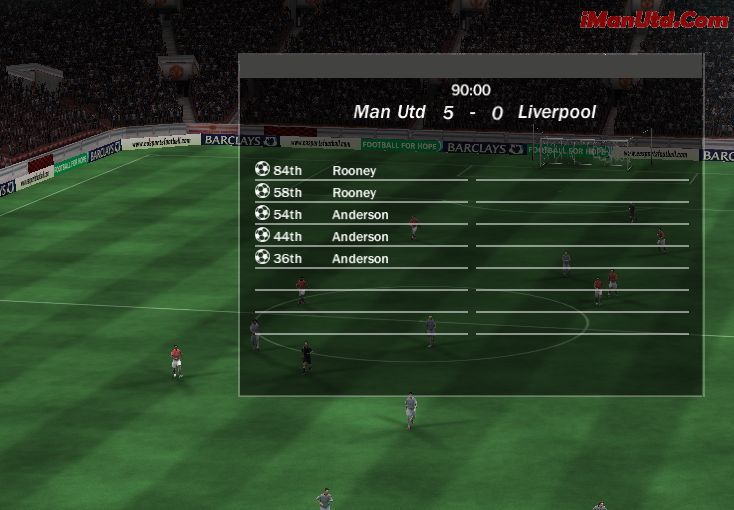
Task: Click the 44th minute Anderson goal entry
Action: pos(360,237)
